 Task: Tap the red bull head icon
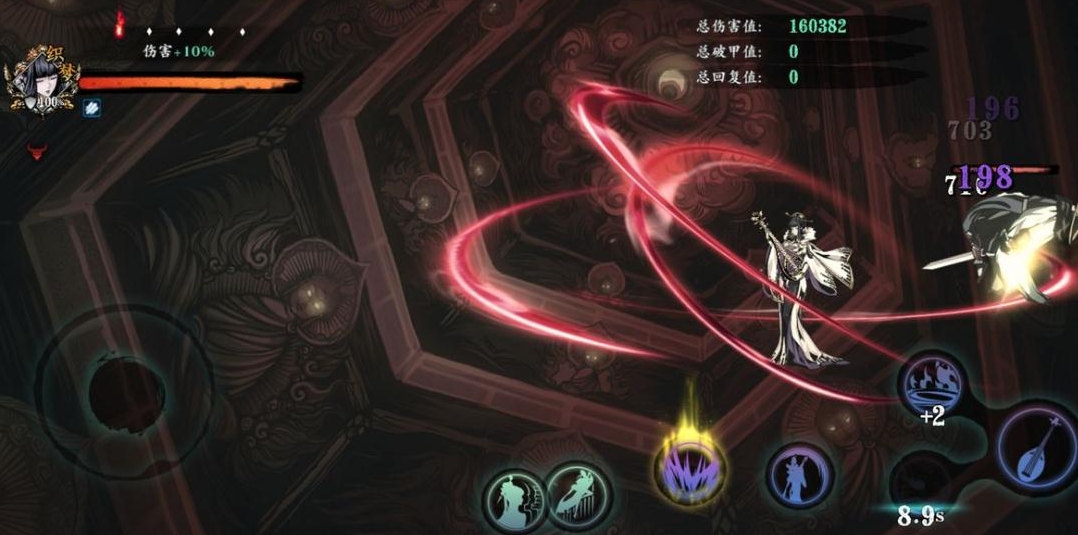(38, 152)
